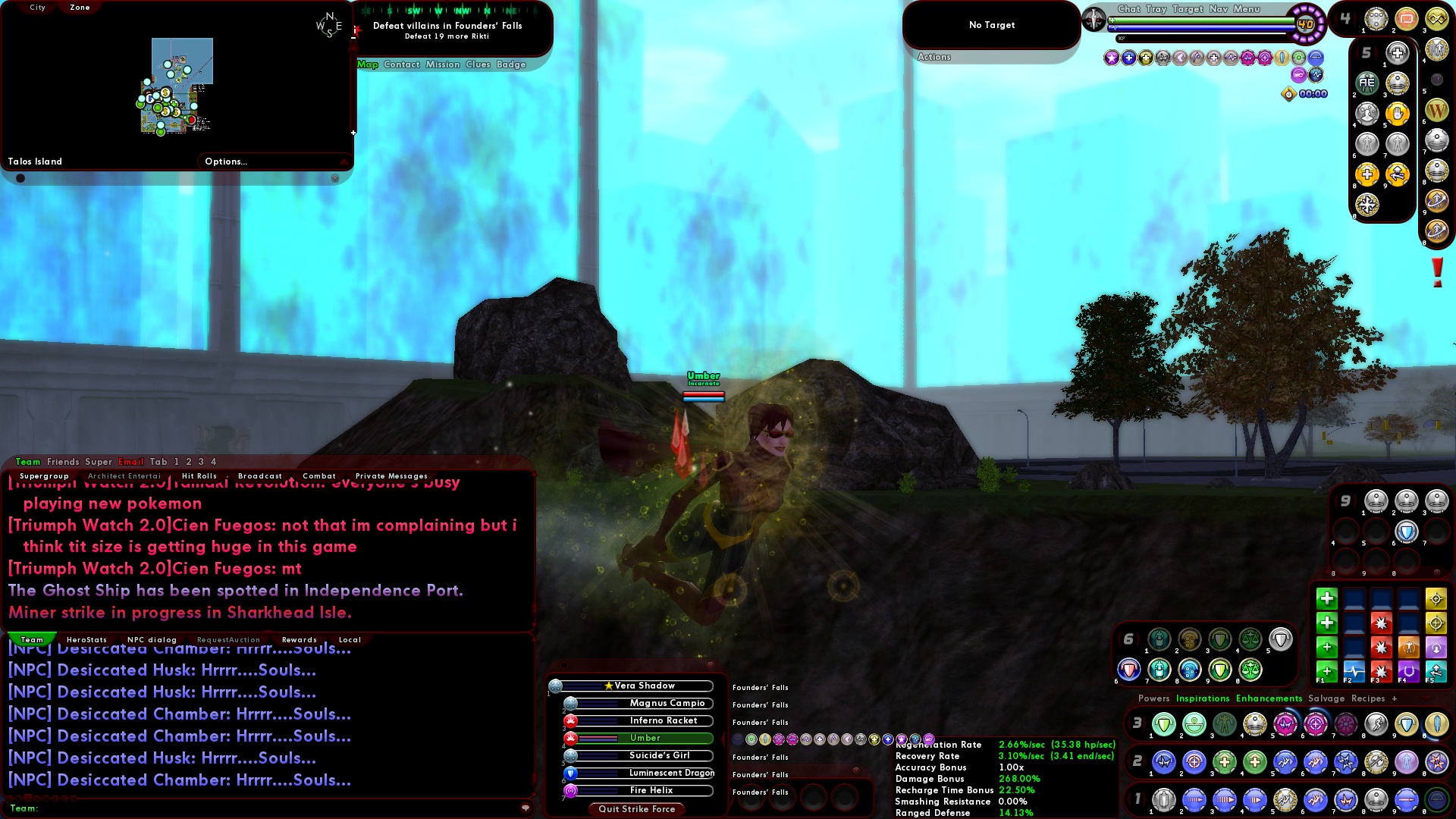The height and width of the screenshot is (819, 1456).
Task: Select Vera Shadow in the team list
Action: (645, 686)
